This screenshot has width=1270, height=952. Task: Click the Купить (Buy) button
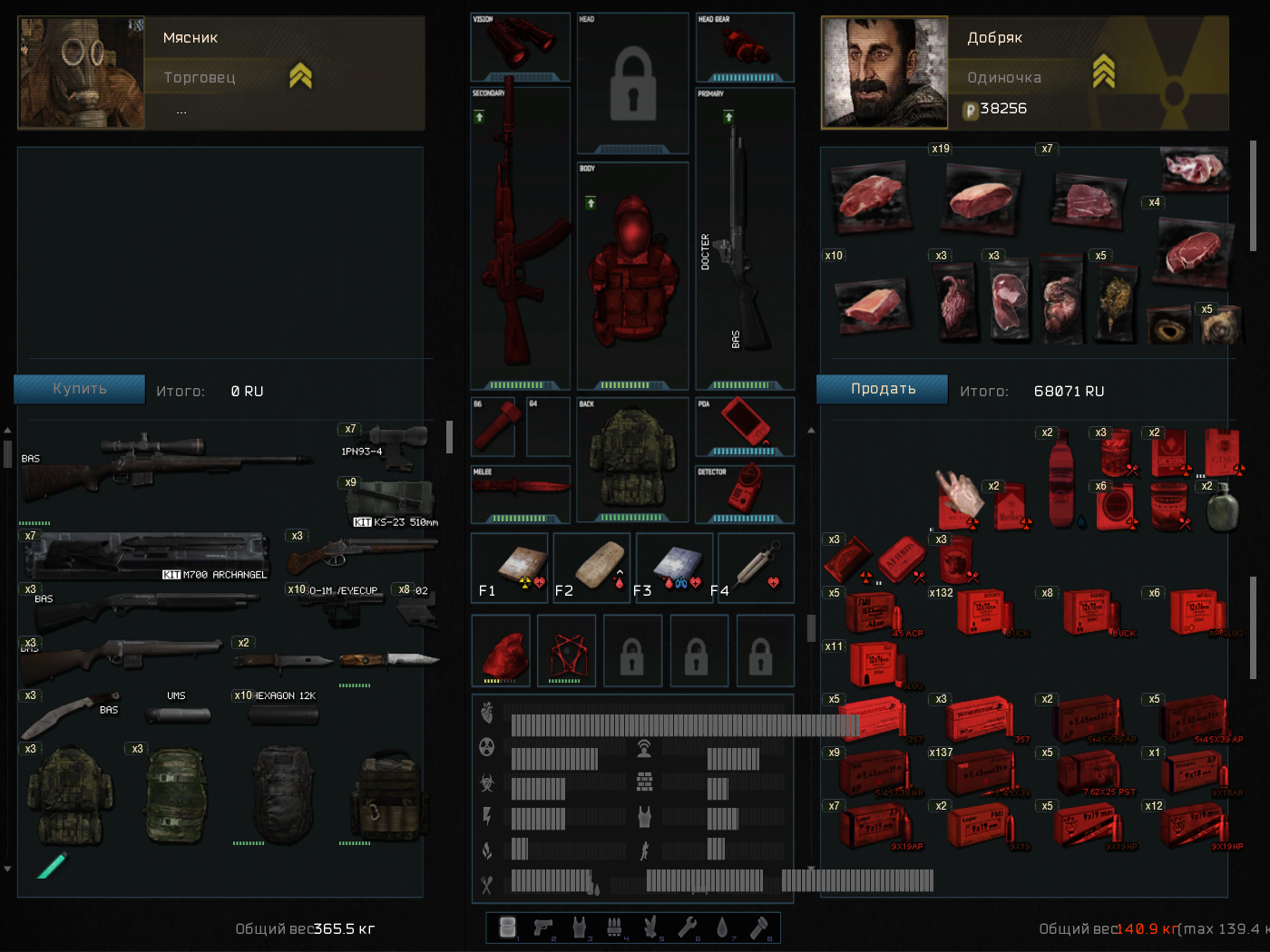79,389
